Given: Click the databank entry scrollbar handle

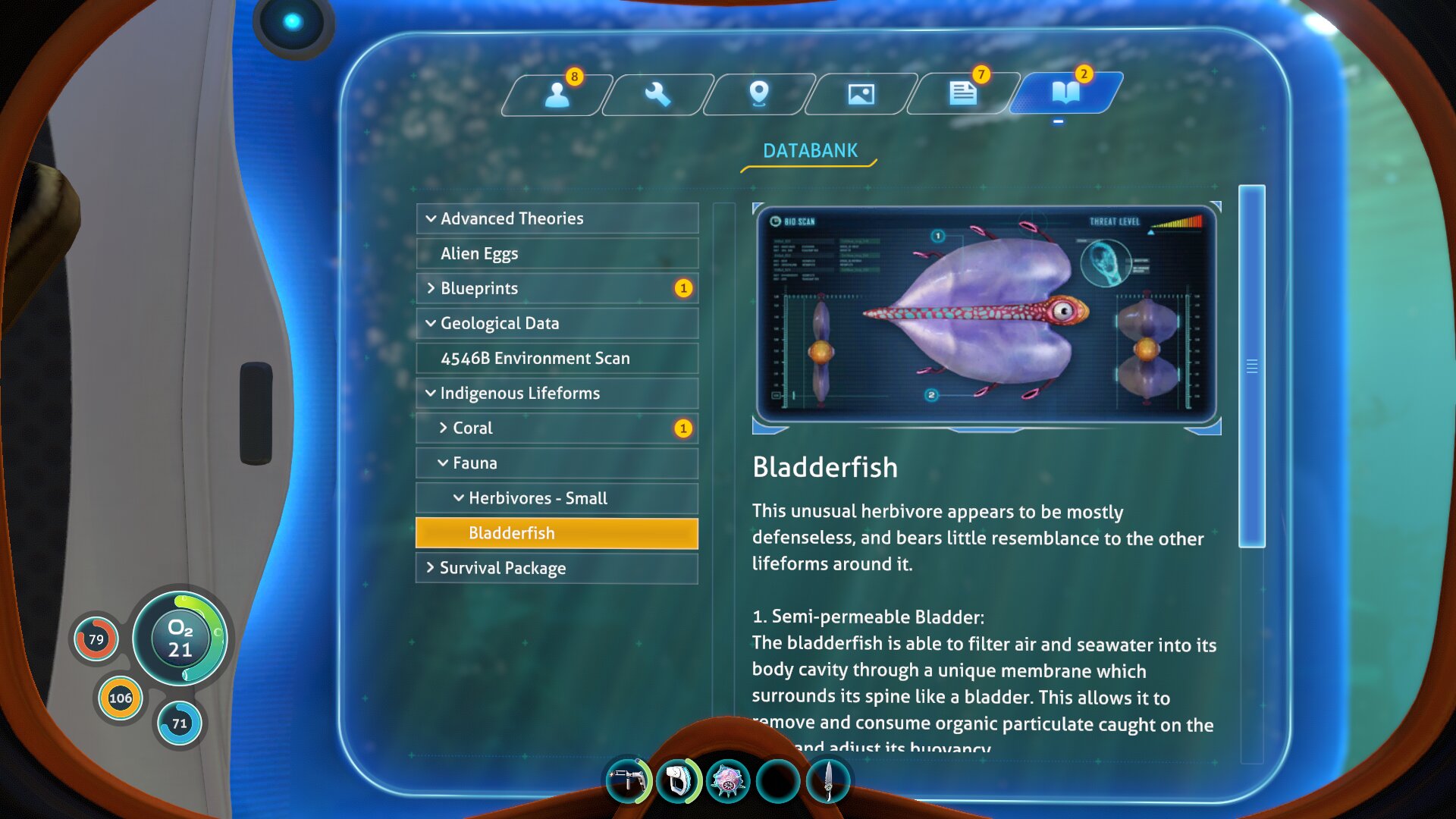Looking at the screenshot, I should (x=1251, y=366).
